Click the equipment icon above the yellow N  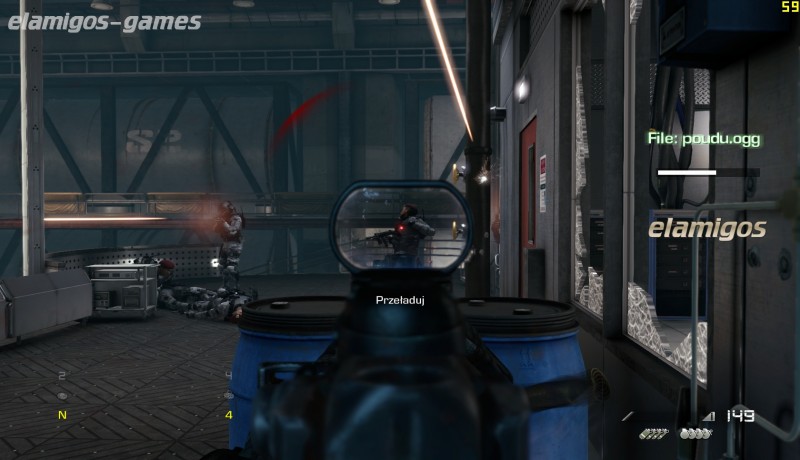63,396
